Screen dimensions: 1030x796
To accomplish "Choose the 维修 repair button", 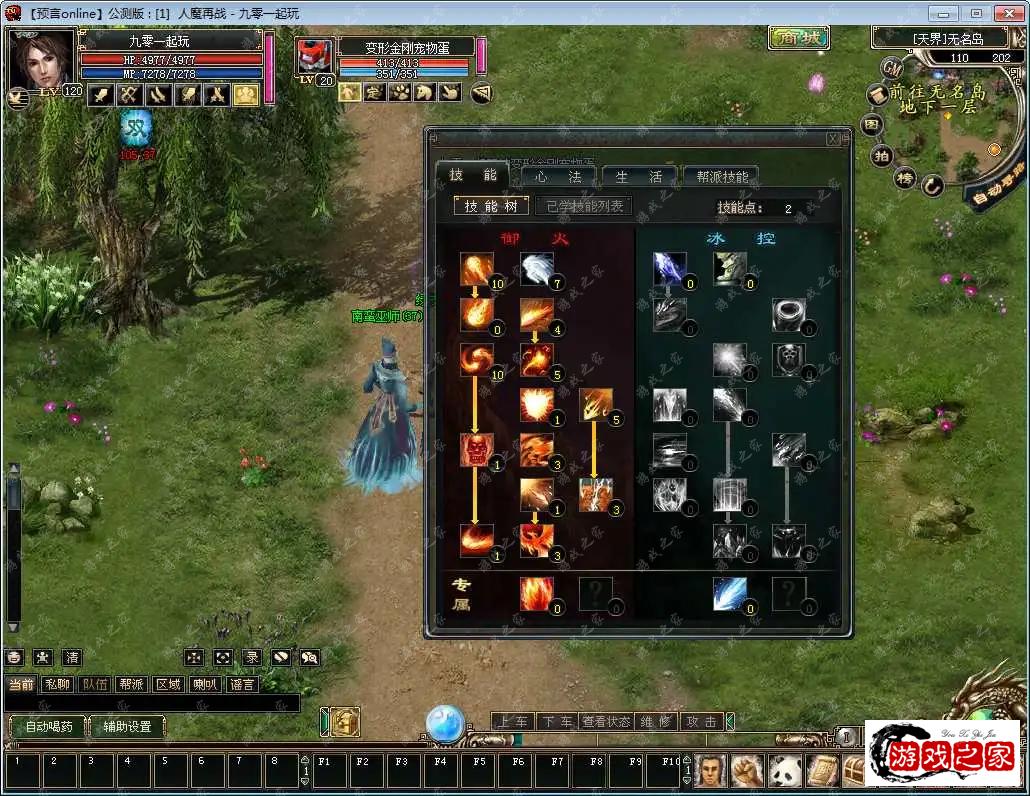I will pos(656,721).
